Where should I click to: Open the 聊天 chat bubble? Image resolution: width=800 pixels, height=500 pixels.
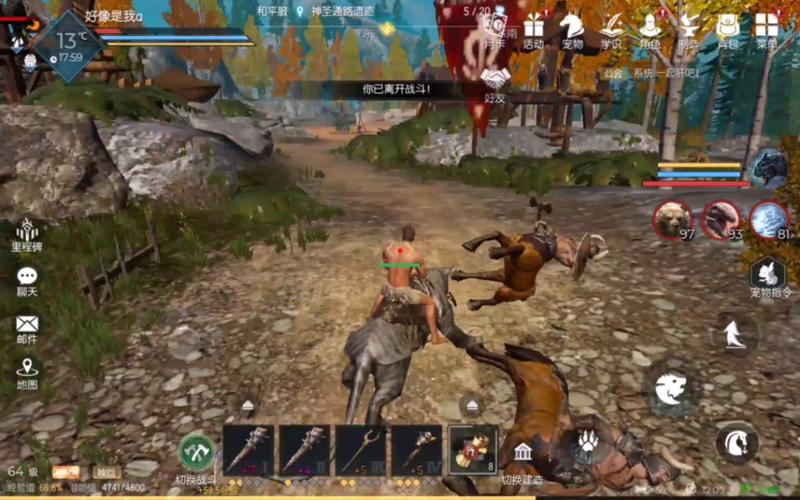27,281
